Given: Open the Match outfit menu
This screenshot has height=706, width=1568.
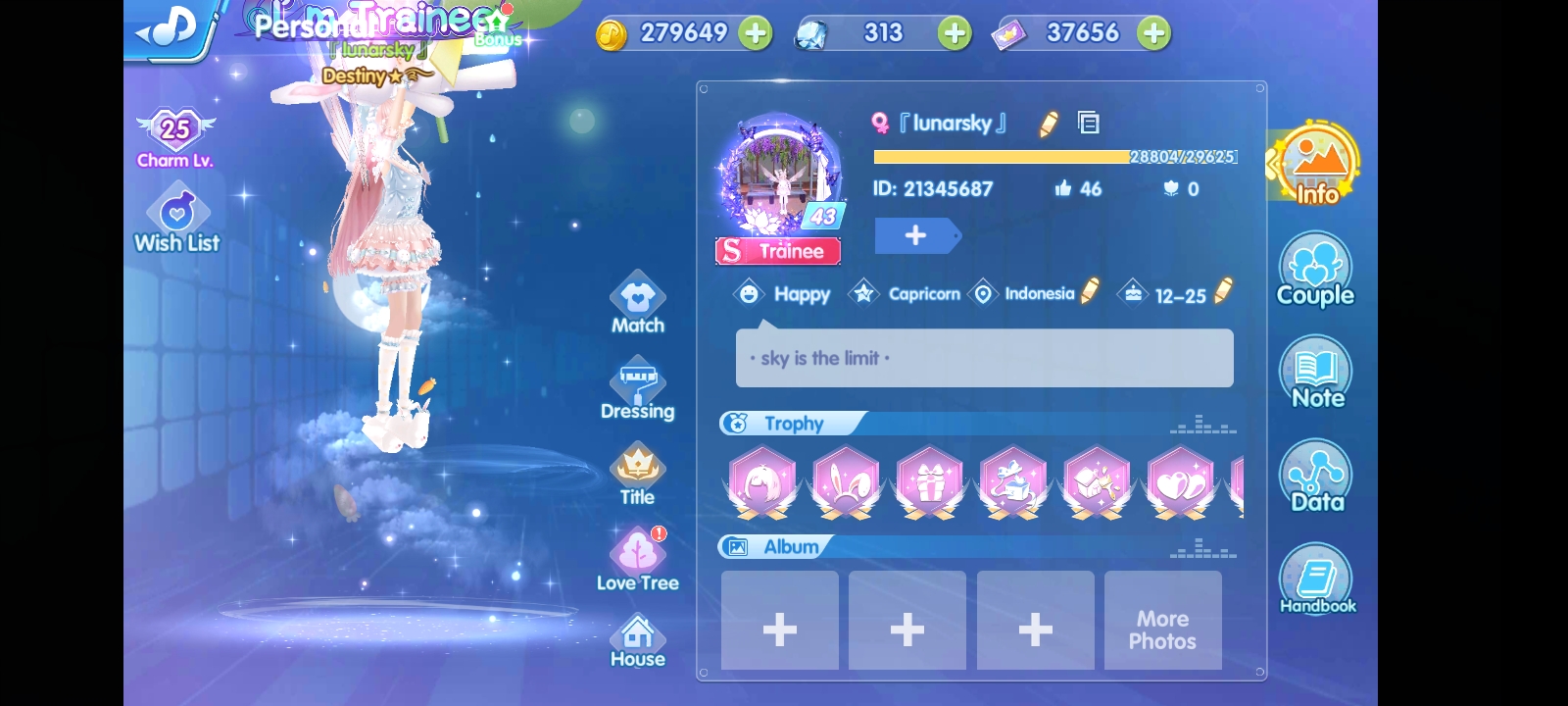Looking at the screenshot, I should pos(637,303).
